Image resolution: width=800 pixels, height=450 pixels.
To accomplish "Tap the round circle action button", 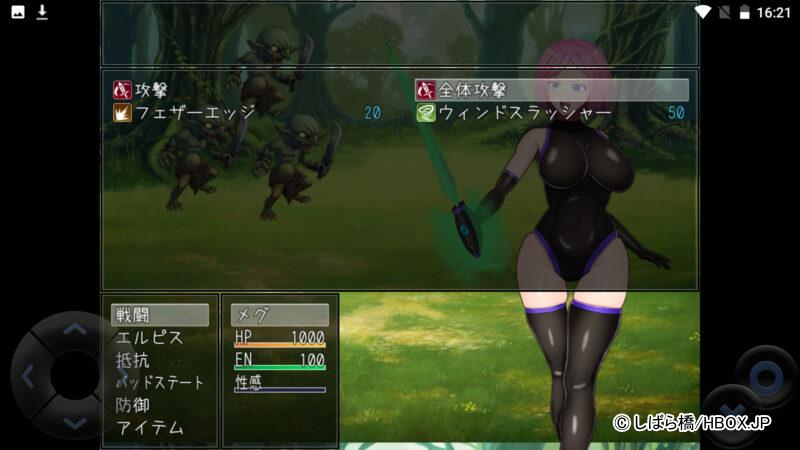I will 765,377.
